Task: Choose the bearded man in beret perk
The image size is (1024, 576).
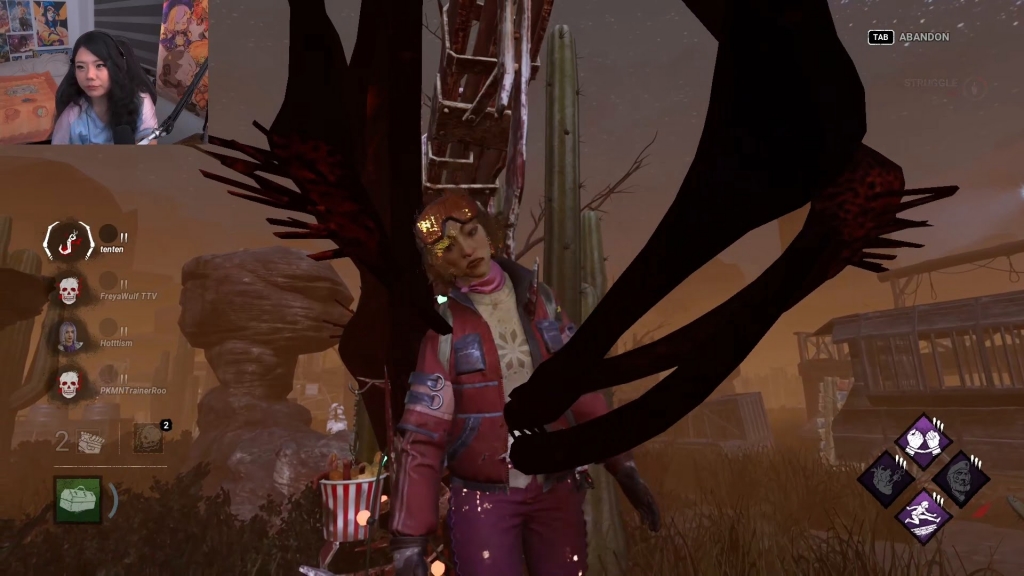Action: [x=960, y=479]
